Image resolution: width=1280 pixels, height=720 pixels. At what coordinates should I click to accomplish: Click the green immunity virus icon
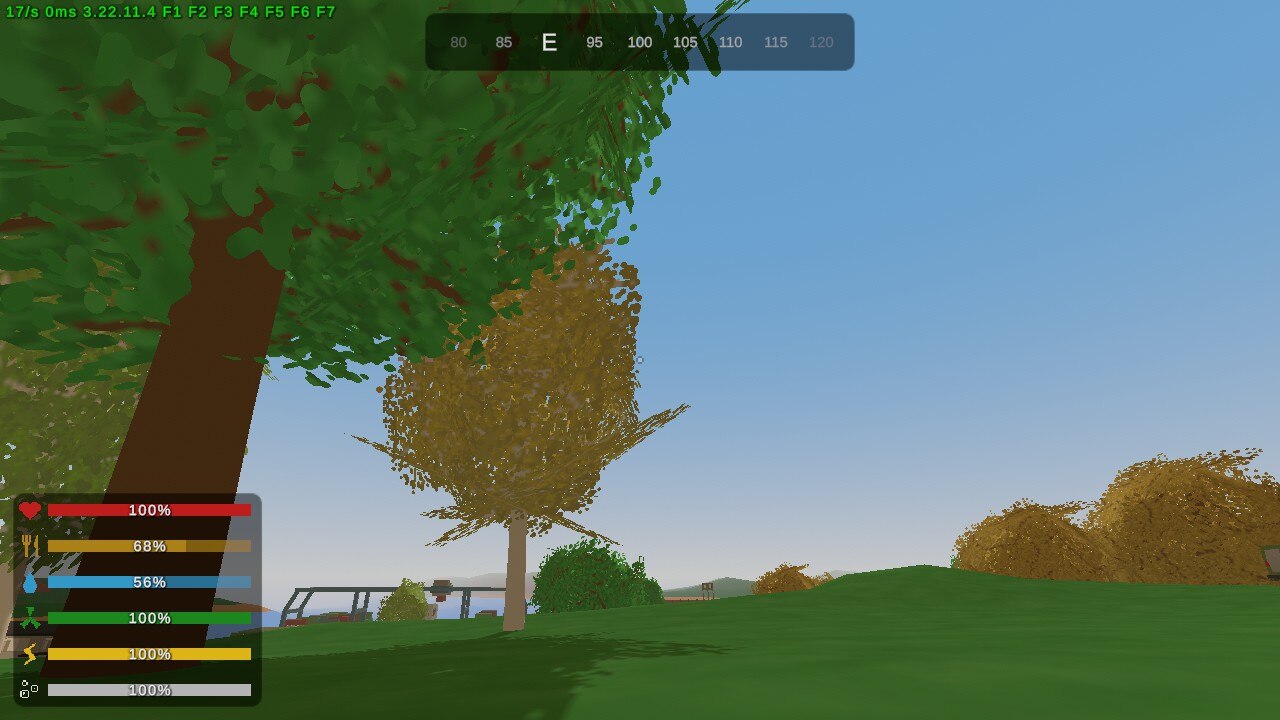33,618
